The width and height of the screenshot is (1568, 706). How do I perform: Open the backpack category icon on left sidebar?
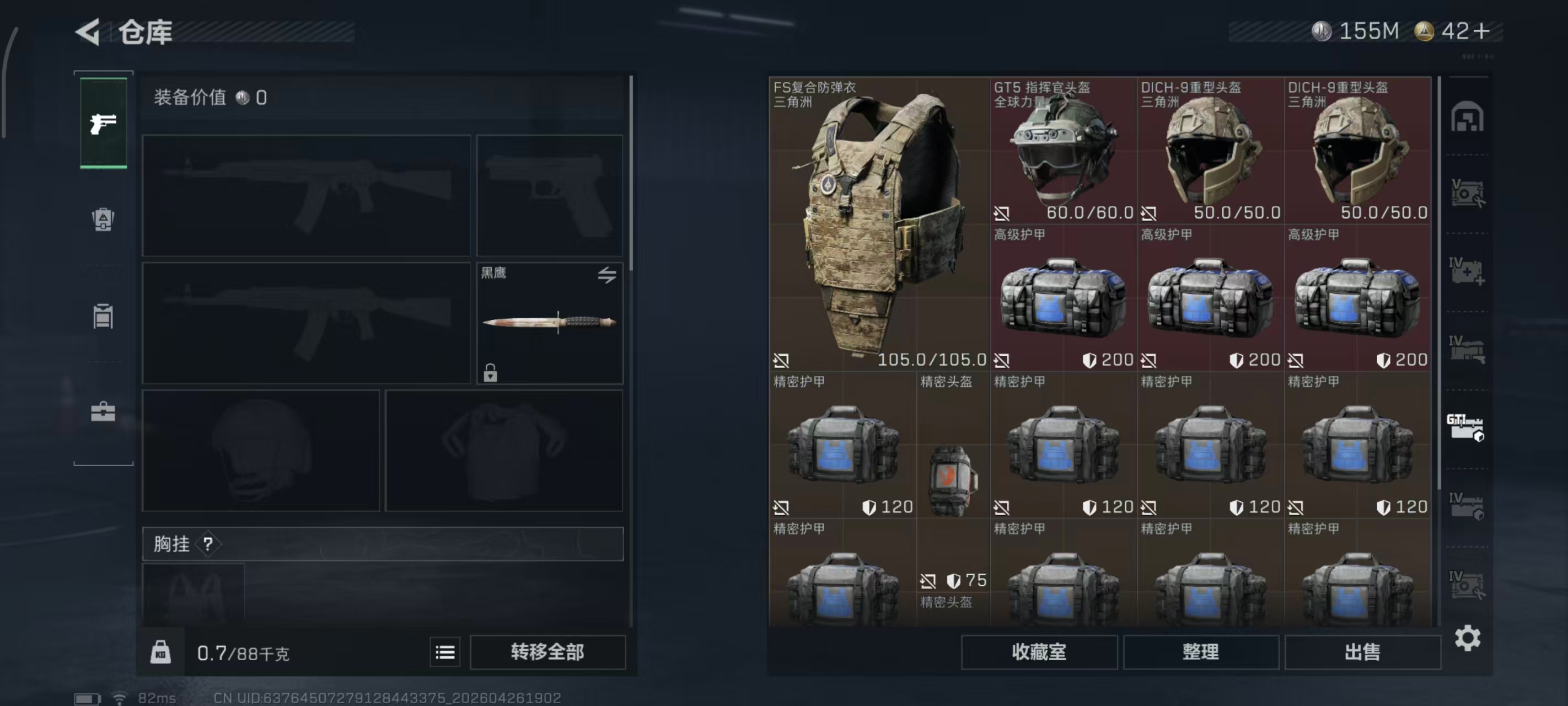click(x=102, y=221)
